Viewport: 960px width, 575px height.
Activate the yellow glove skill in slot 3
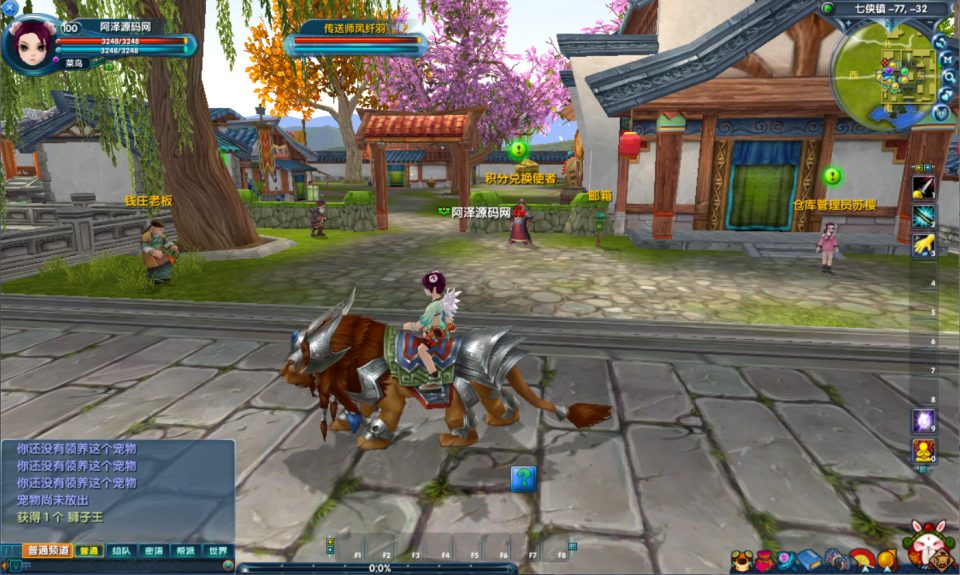[923, 244]
